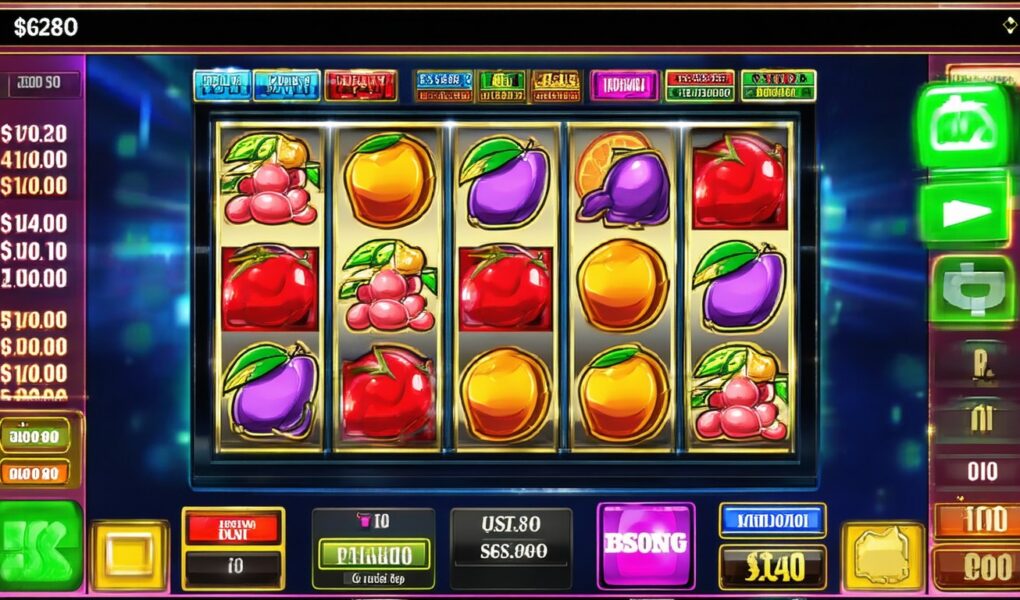1020x600 pixels.
Task: Click the top green button on right side
Action: (964, 125)
